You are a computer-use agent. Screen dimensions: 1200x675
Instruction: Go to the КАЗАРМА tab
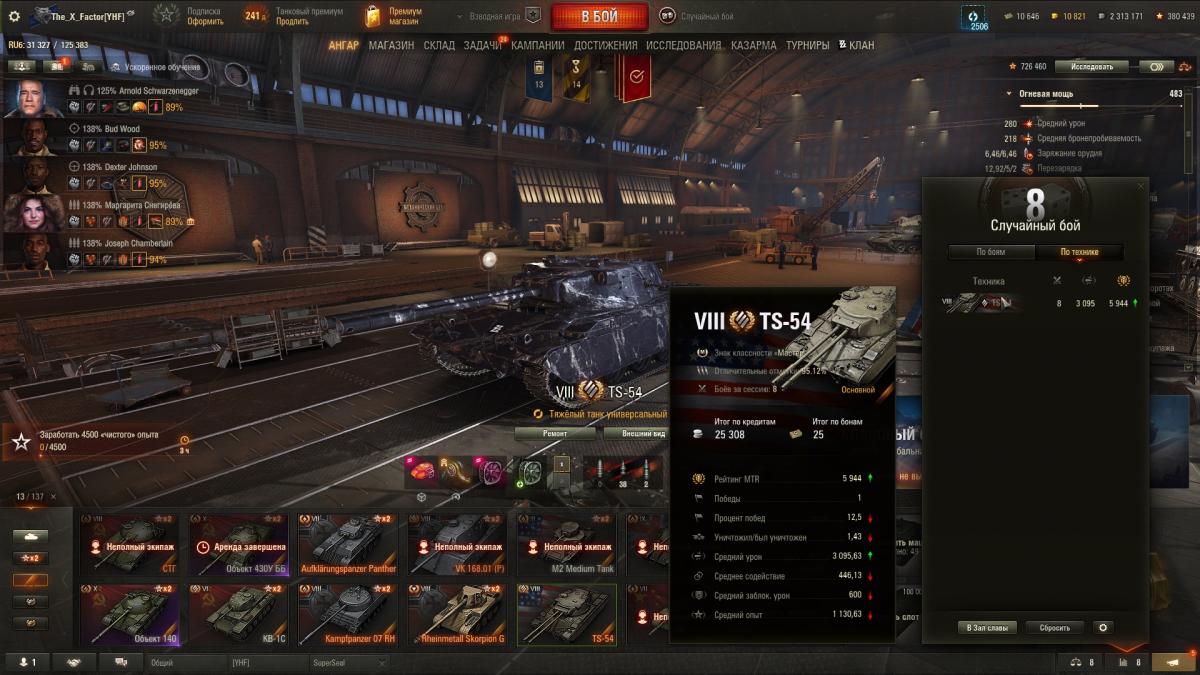(x=753, y=45)
